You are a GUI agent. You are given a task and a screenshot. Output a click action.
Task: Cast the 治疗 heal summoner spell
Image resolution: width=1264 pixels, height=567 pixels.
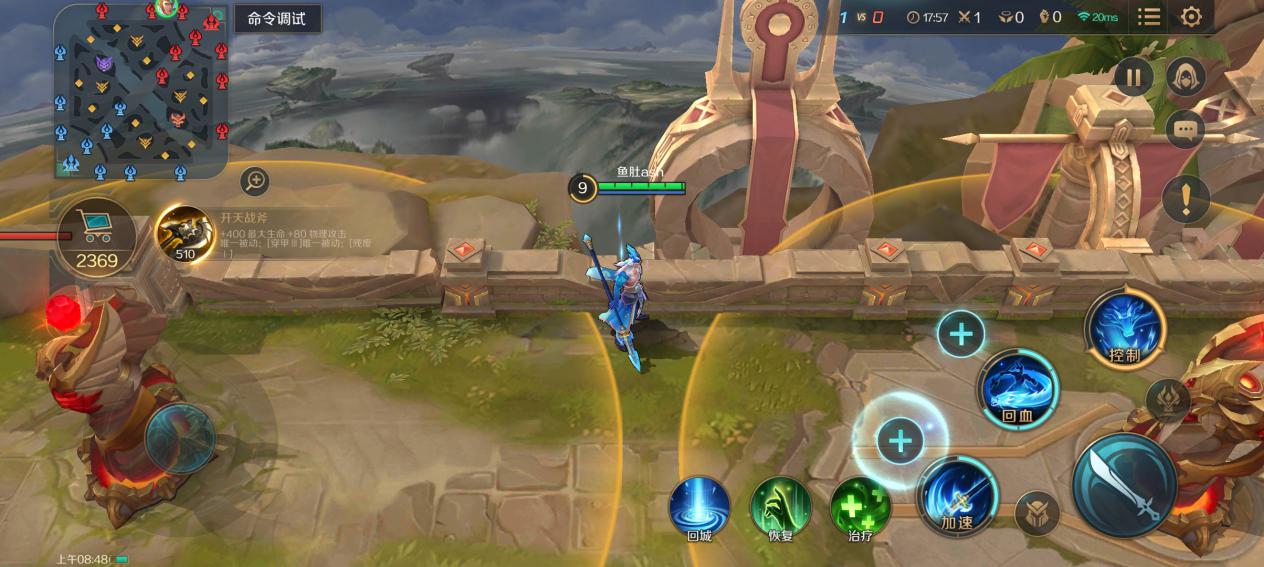860,506
